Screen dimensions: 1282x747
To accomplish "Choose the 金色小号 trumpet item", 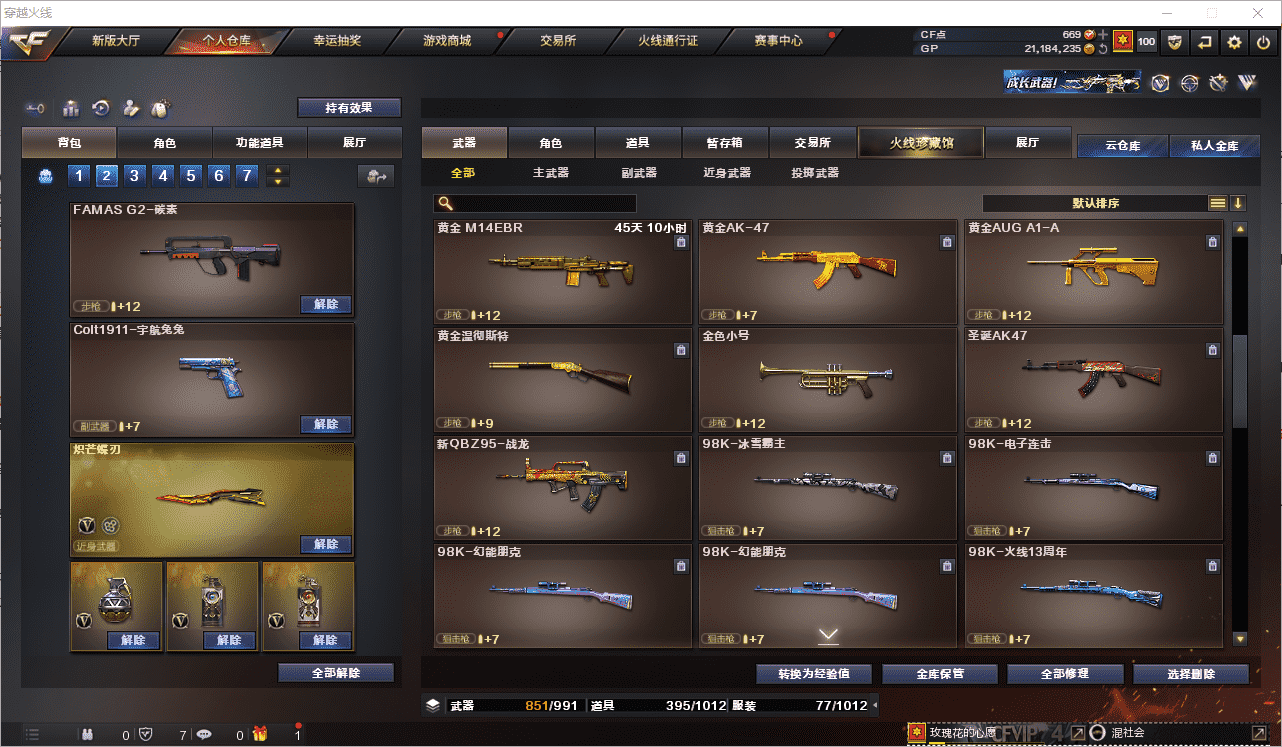I will pyautogui.click(x=828, y=379).
